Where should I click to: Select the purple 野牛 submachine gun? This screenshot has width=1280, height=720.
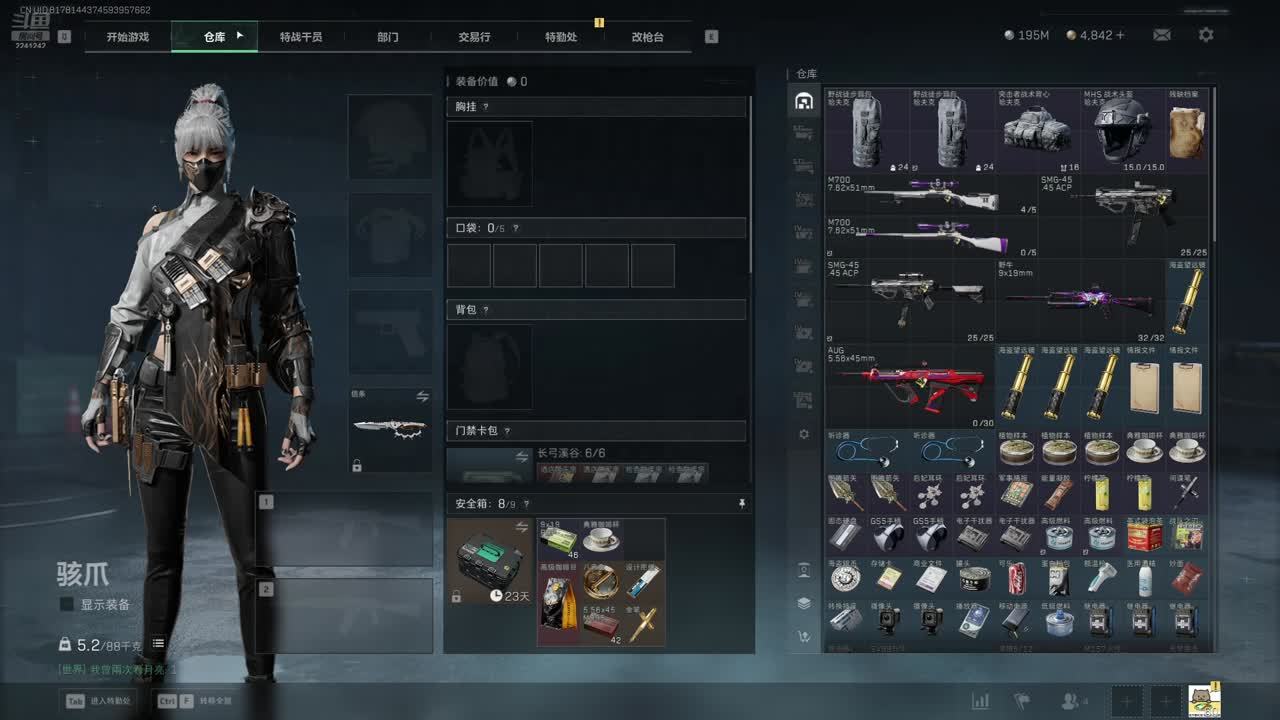pyautogui.click(x=1080, y=300)
